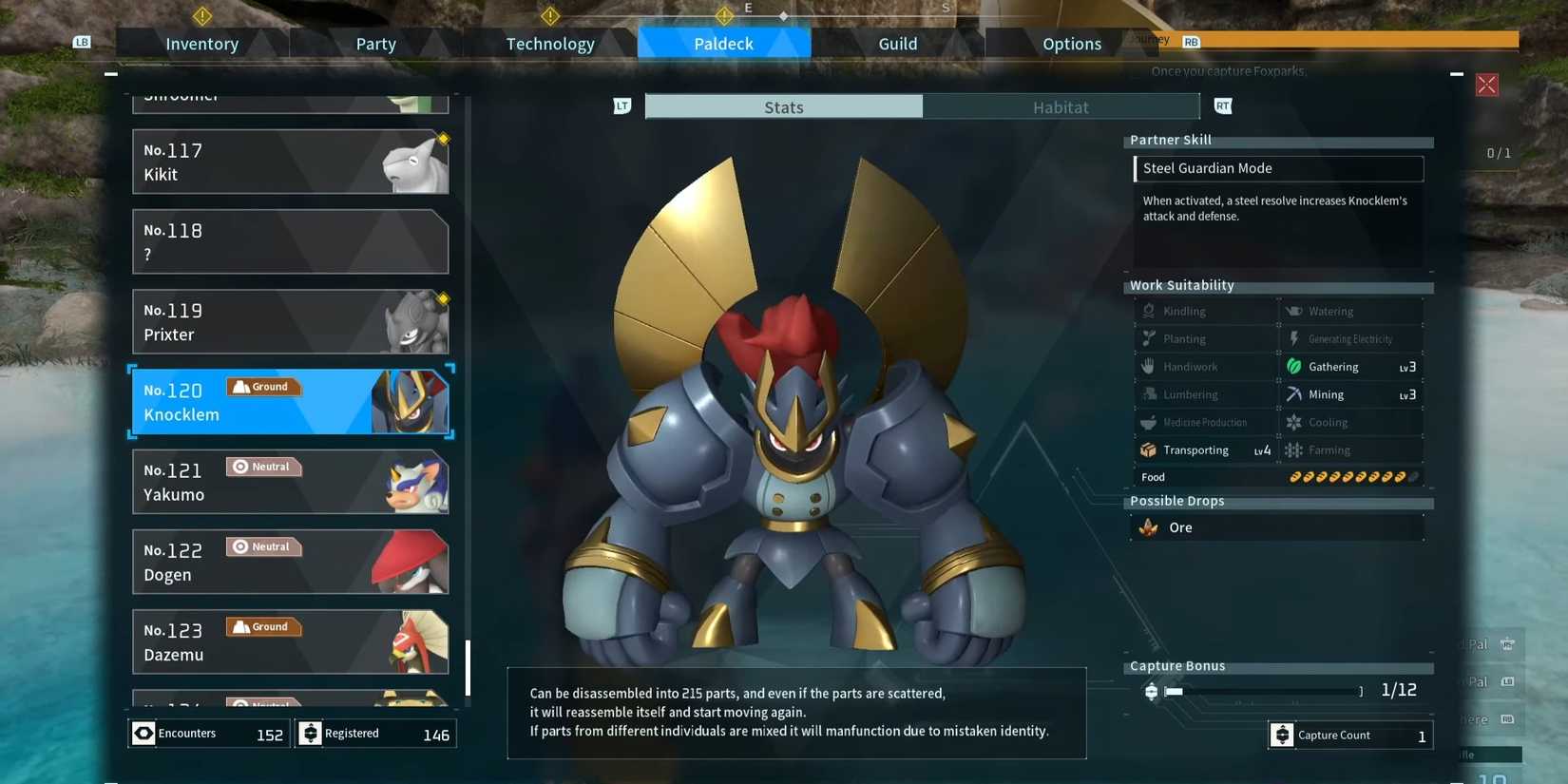Select Dazemu entry No.123
This screenshot has height=784, width=1568.
pyautogui.click(x=290, y=641)
